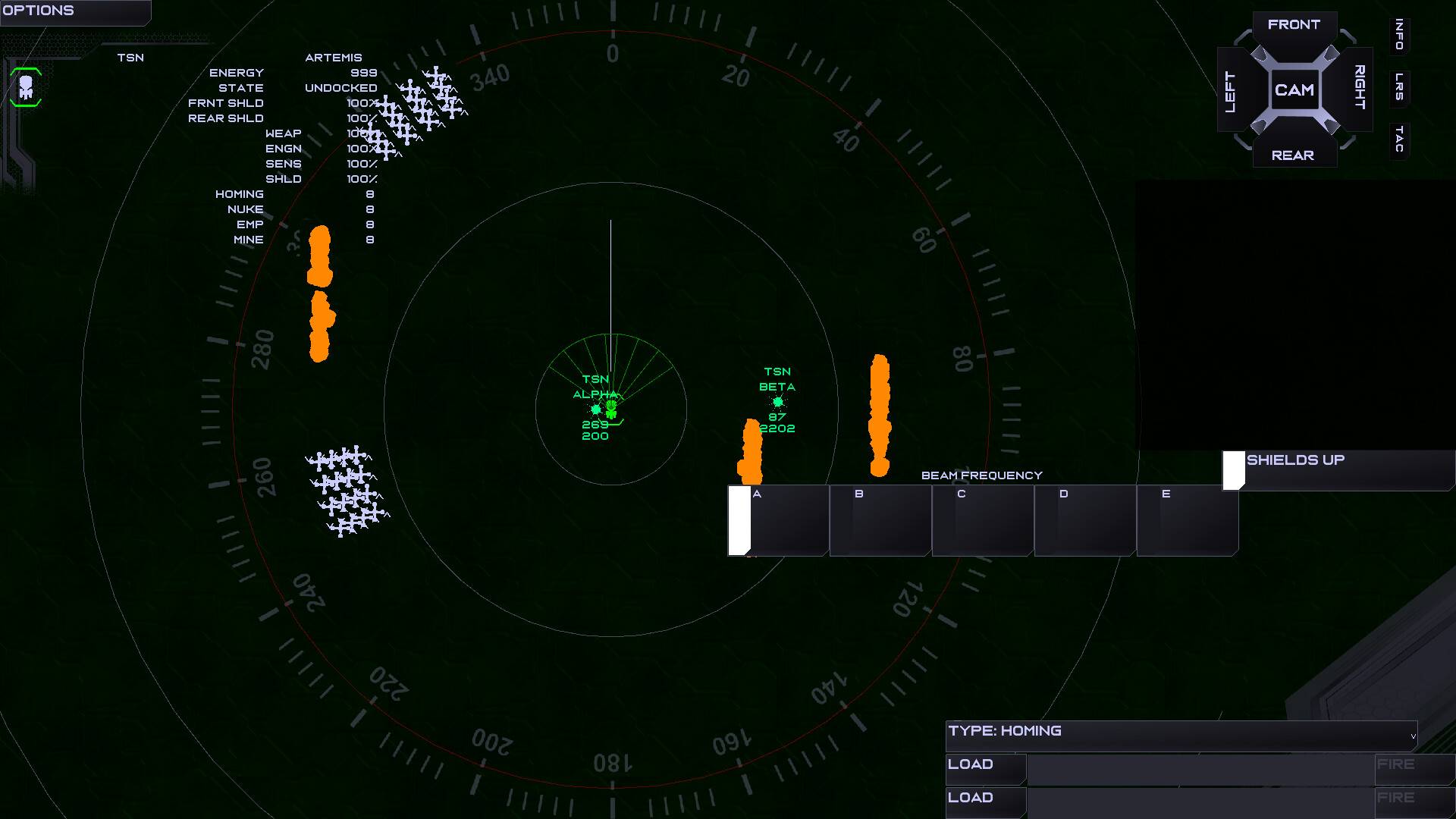Image resolution: width=1456 pixels, height=819 pixels.
Task: Click the green ship icon in left sidebar
Action: pyautogui.click(x=25, y=88)
